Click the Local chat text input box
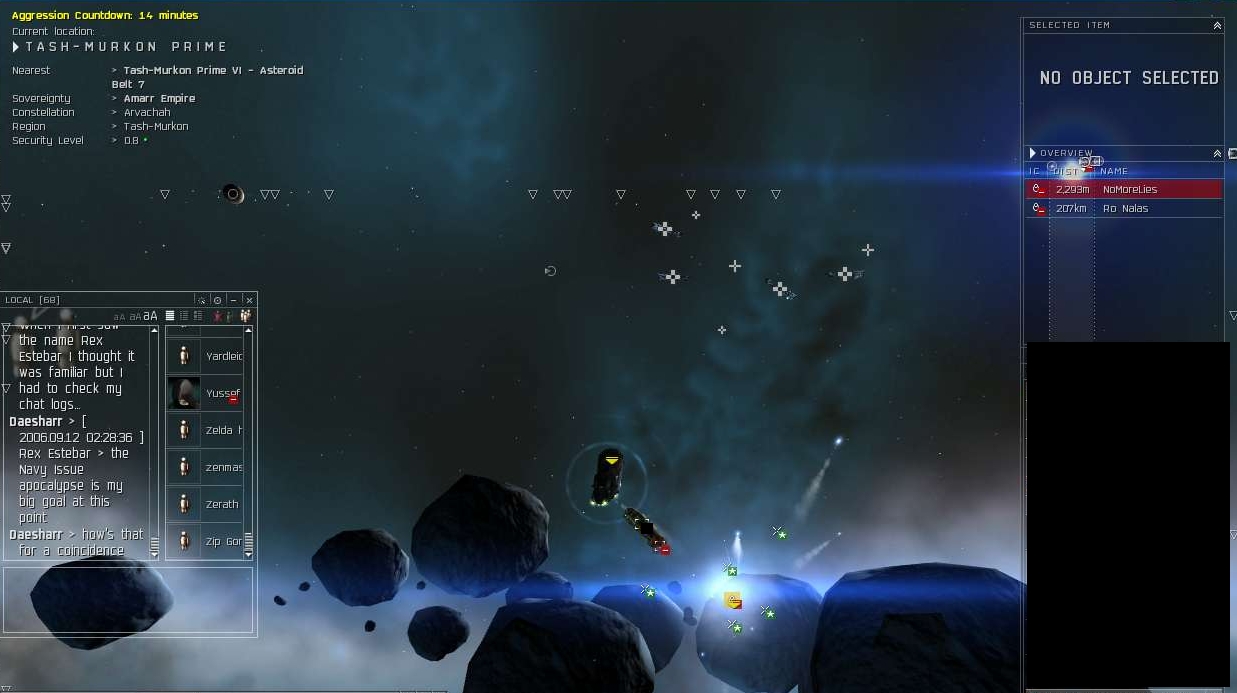Image resolution: width=1237 pixels, height=693 pixels. (x=129, y=601)
